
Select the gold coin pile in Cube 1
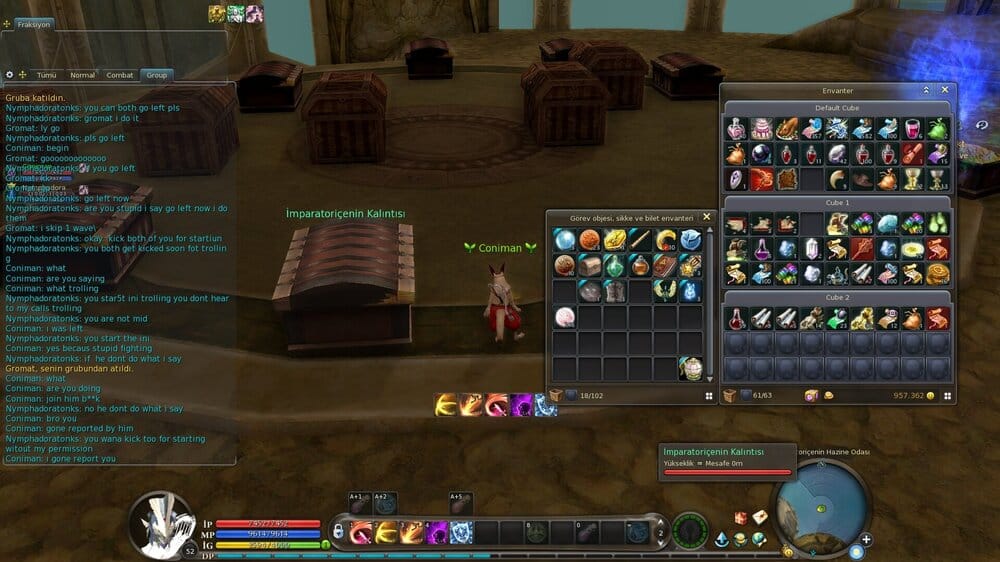[x=937, y=273]
